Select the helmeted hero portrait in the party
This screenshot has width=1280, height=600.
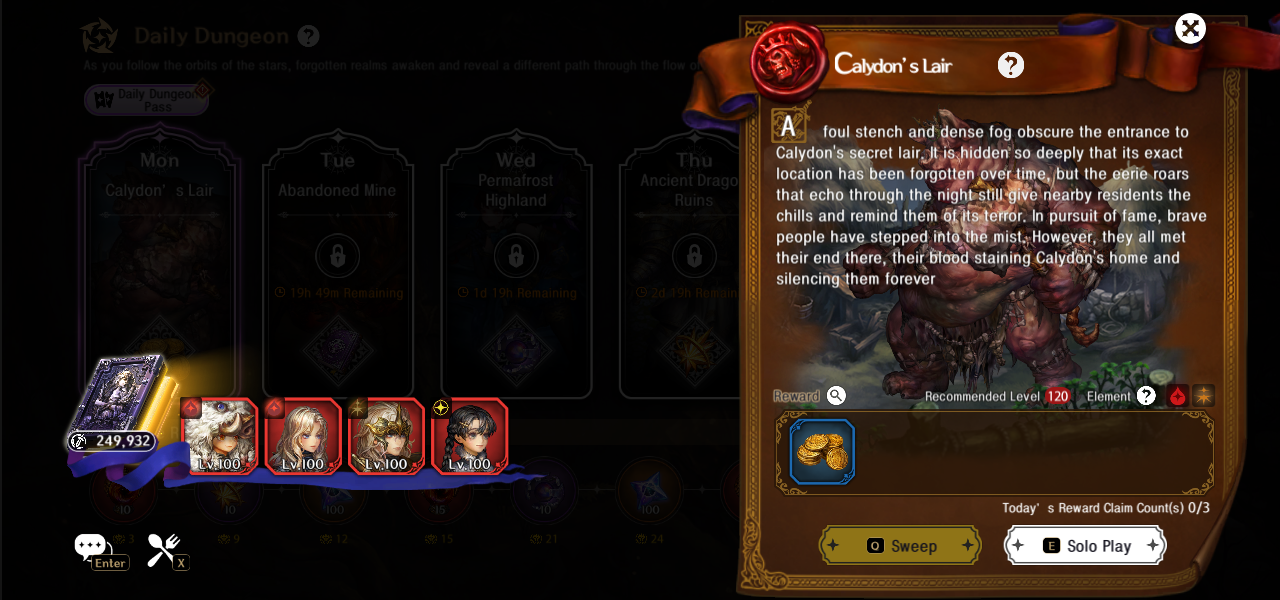pyautogui.click(x=386, y=436)
